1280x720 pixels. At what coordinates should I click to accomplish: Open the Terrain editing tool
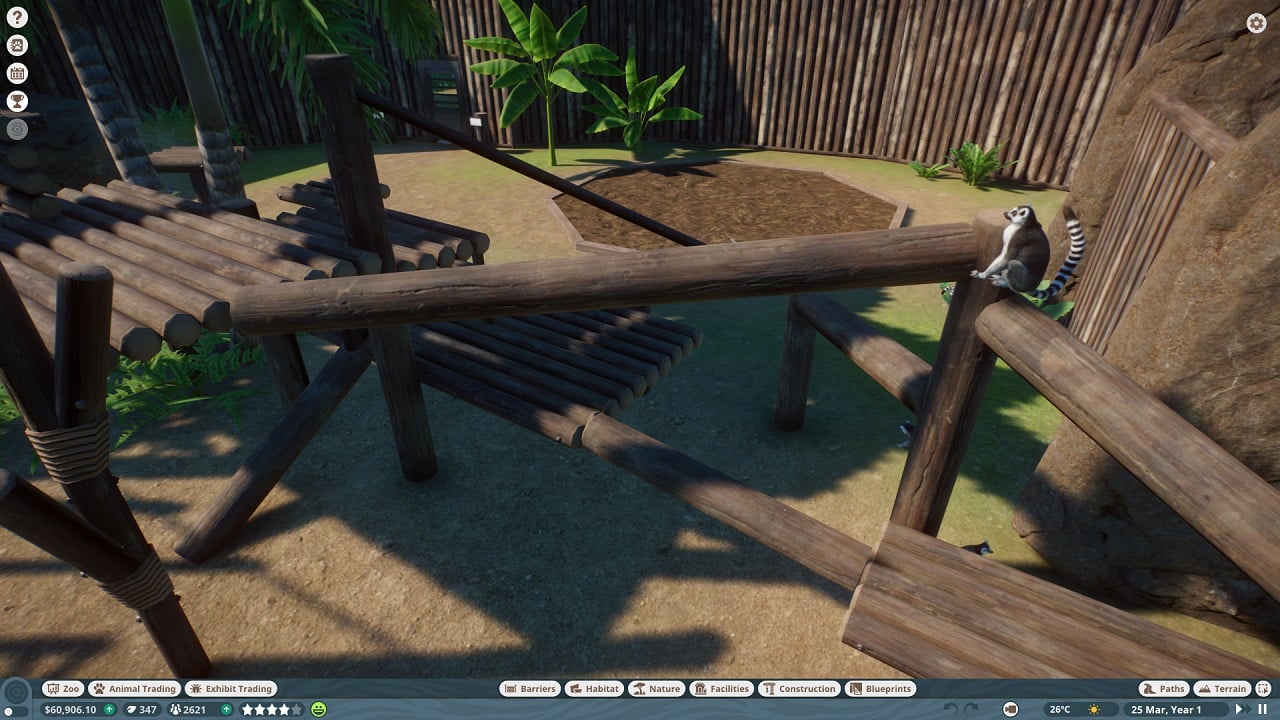coord(1224,688)
